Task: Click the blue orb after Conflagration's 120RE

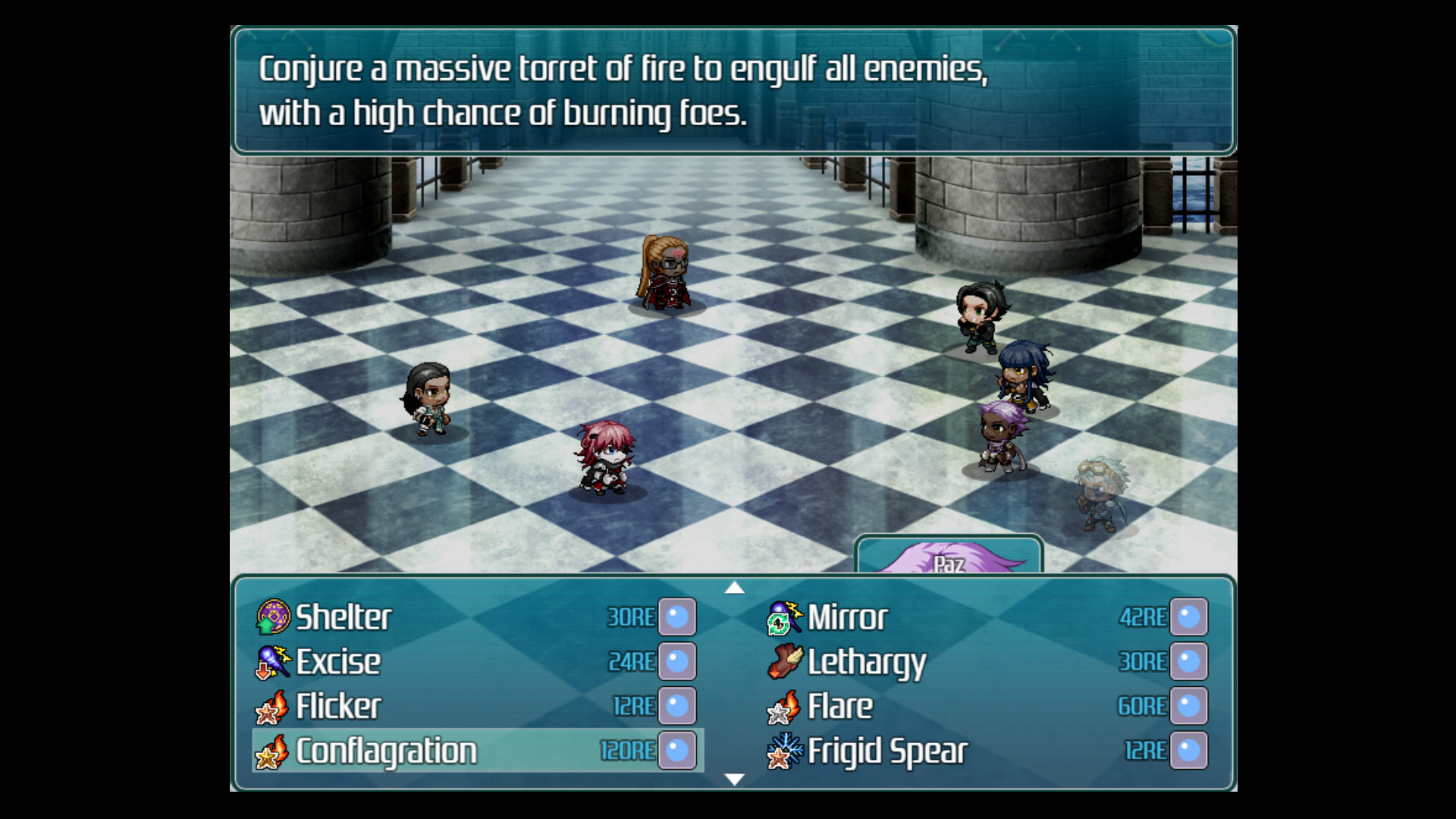Action: coord(679,750)
